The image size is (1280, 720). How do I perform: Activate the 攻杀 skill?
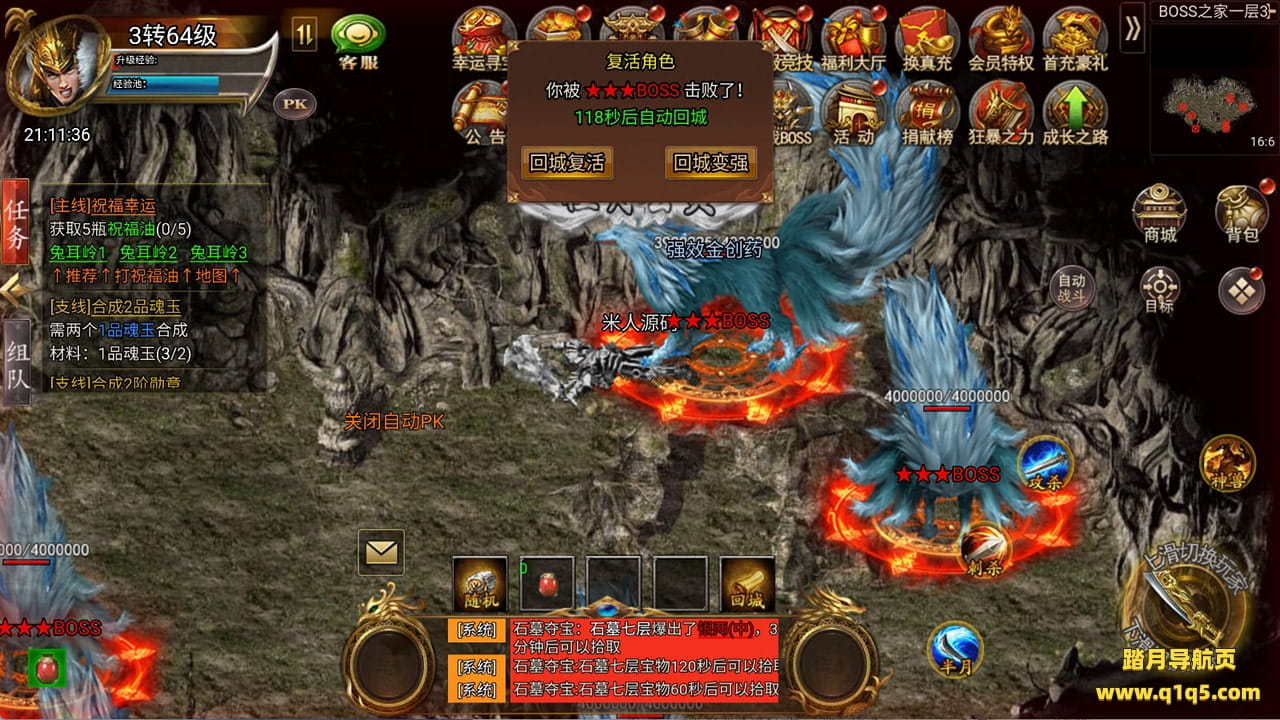1045,463
